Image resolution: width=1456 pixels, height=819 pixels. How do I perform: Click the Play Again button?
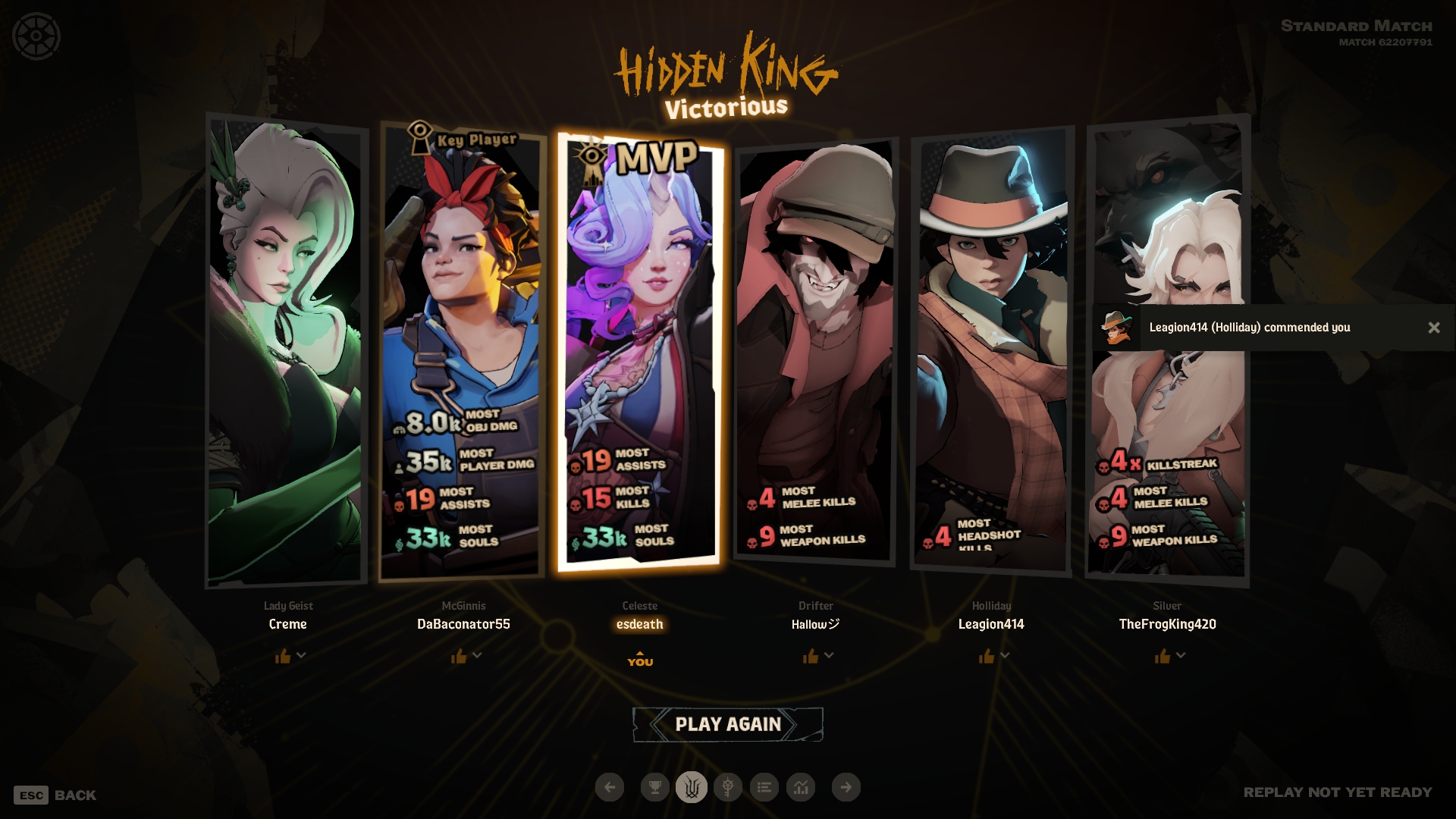click(x=727, y=724)
